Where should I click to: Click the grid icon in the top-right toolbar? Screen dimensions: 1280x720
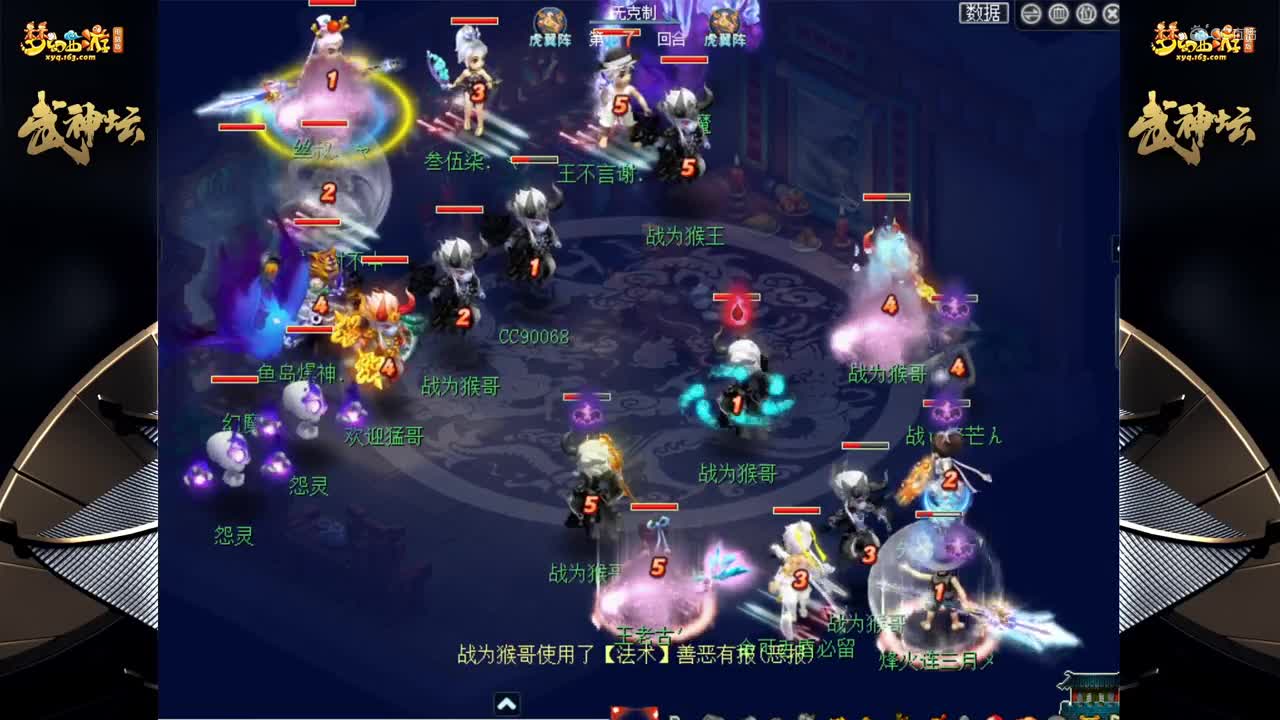(1060, 16)
